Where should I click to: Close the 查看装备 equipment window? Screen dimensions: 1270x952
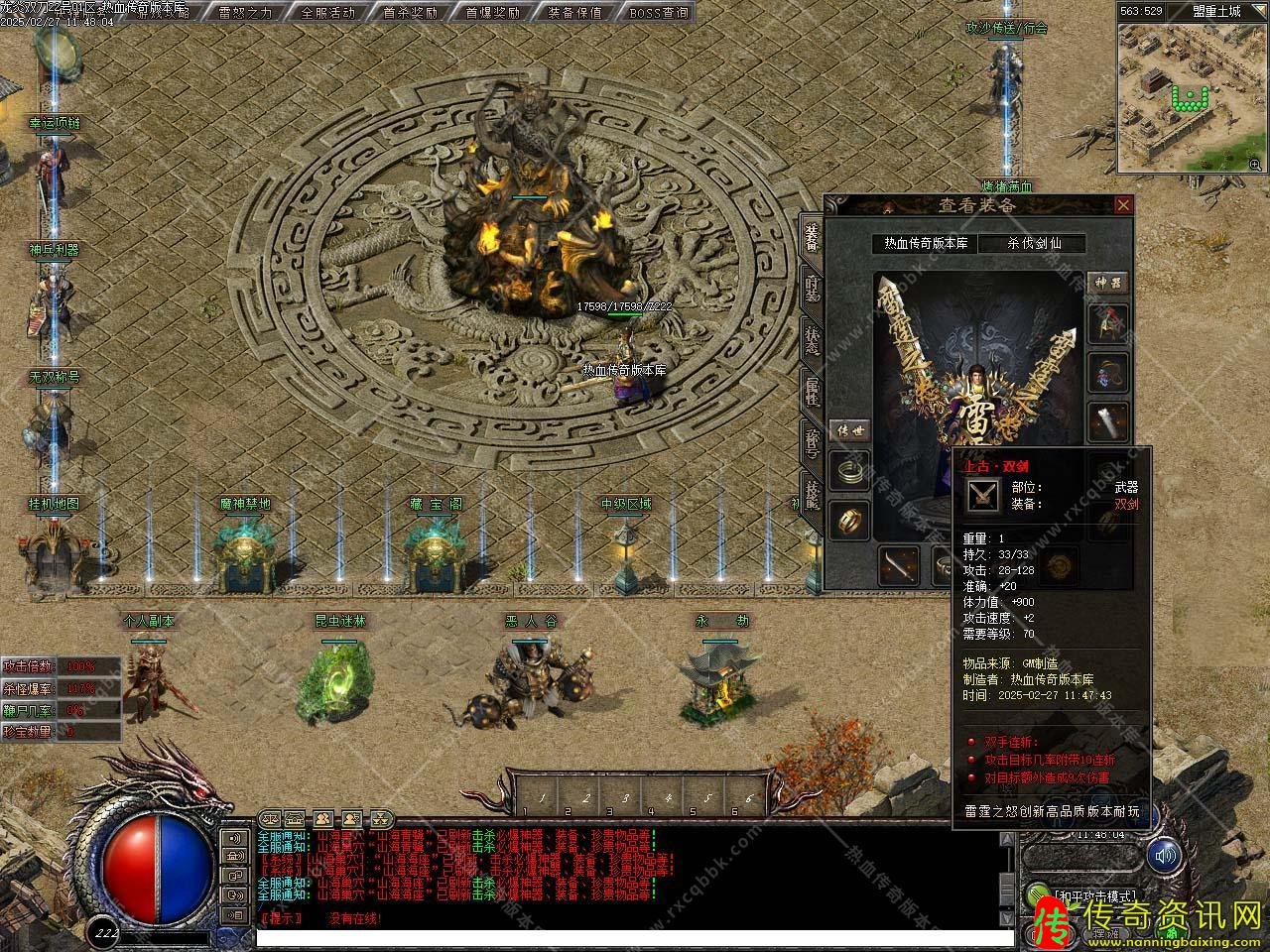point(1123,205)
